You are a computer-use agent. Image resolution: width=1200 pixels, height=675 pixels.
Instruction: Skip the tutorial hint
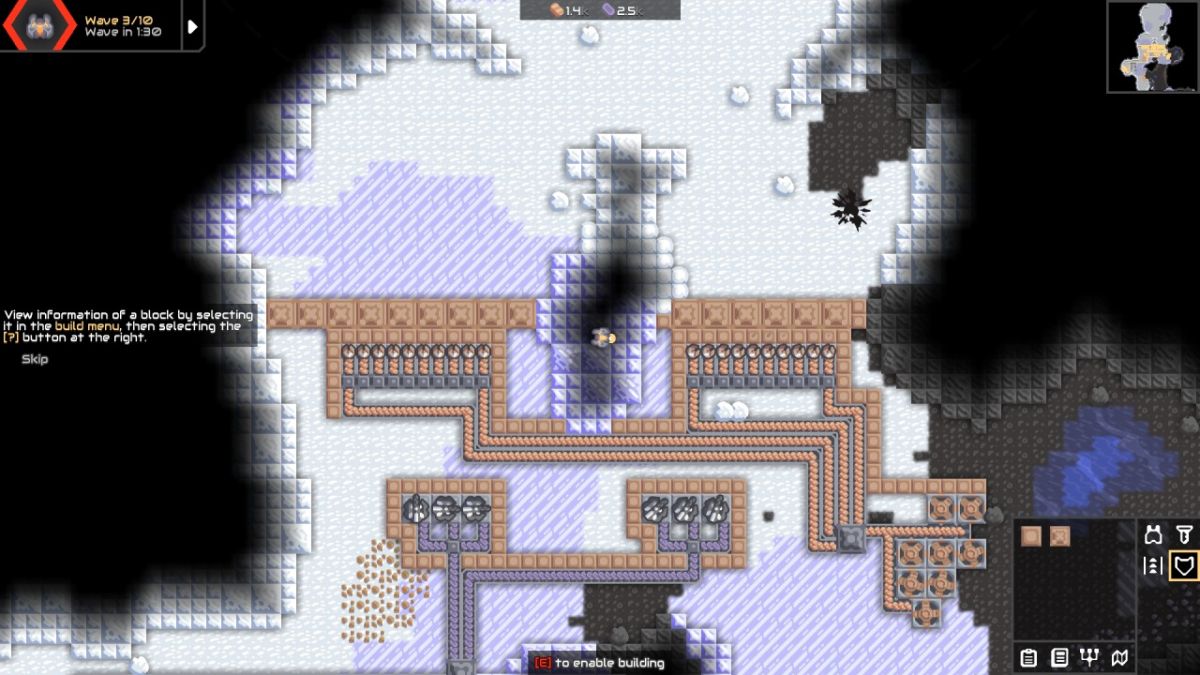(35, 359)
